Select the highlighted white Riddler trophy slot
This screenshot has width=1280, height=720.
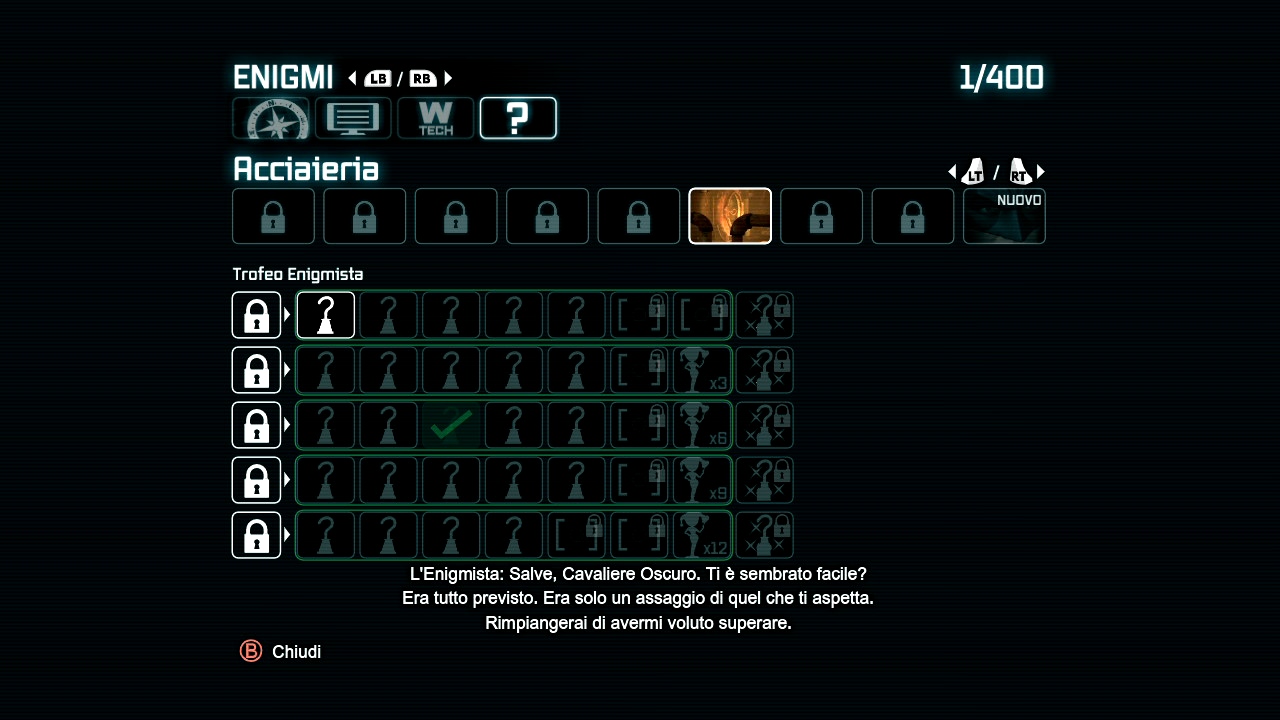(326, 315)
